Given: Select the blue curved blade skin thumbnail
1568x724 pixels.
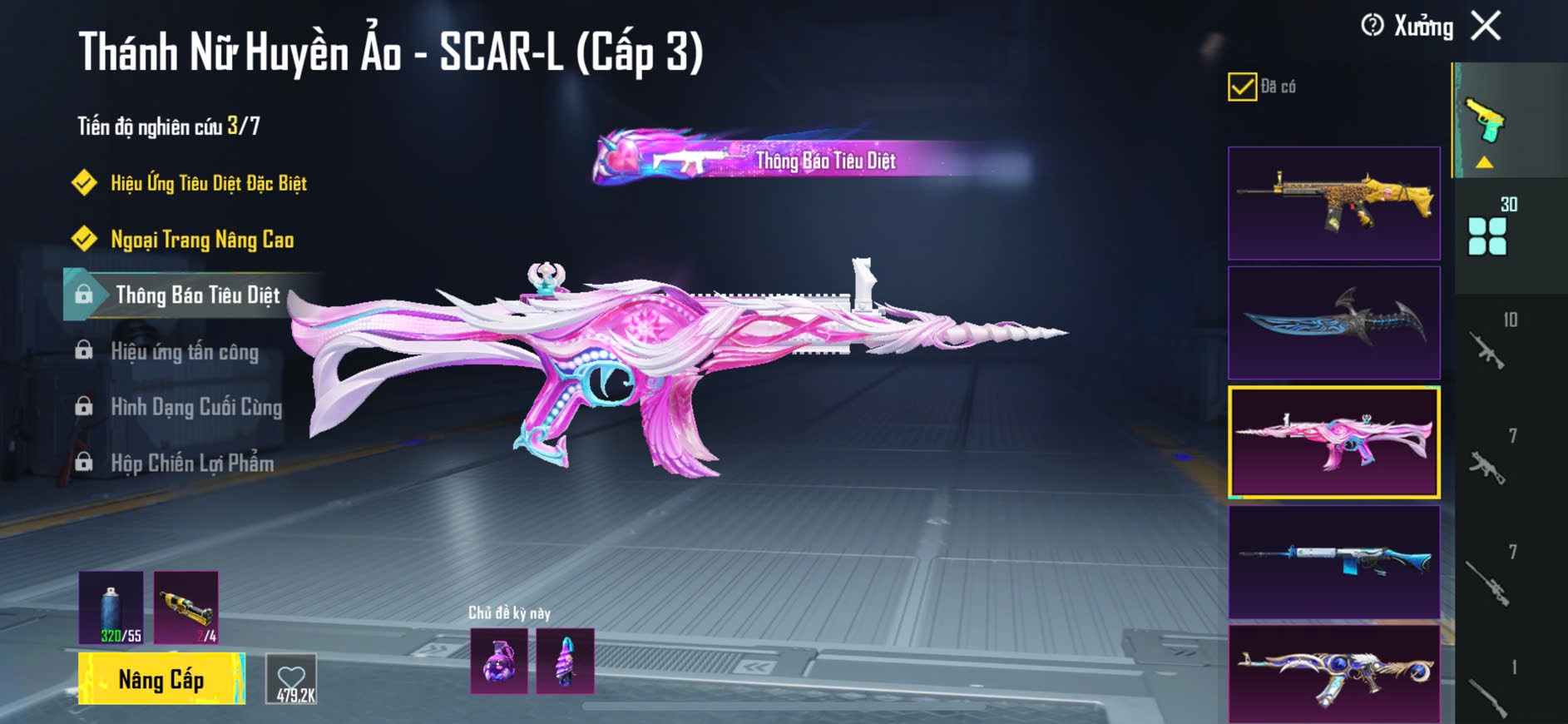Looking at the screenshot, I should (1333, 323).
